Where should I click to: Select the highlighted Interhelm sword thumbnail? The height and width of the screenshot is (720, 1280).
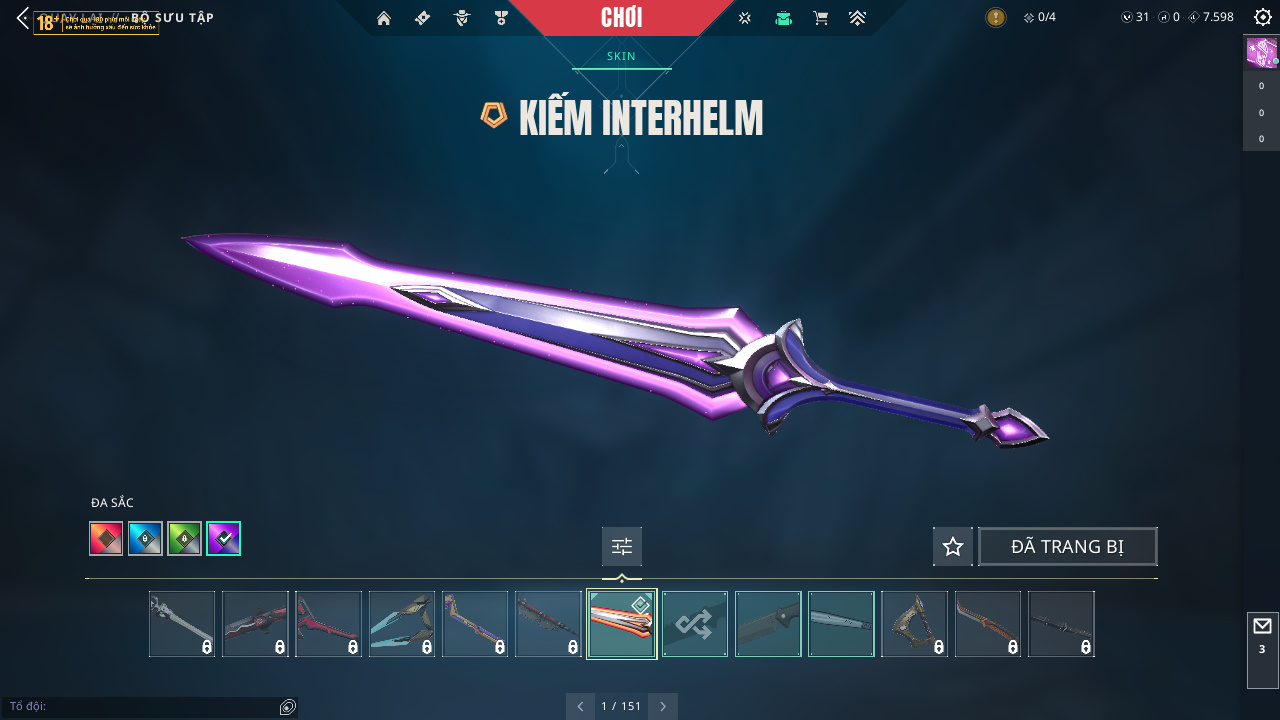[x=621, y=624]
